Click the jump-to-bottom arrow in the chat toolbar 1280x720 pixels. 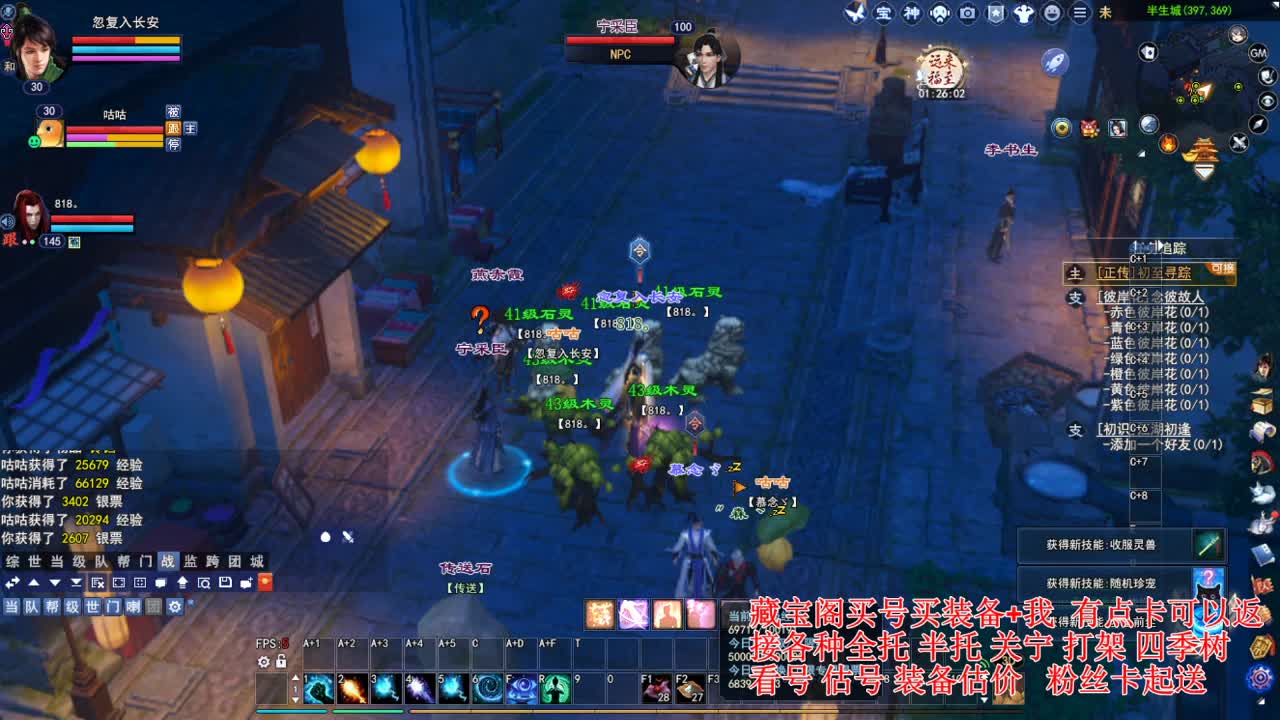76,582
